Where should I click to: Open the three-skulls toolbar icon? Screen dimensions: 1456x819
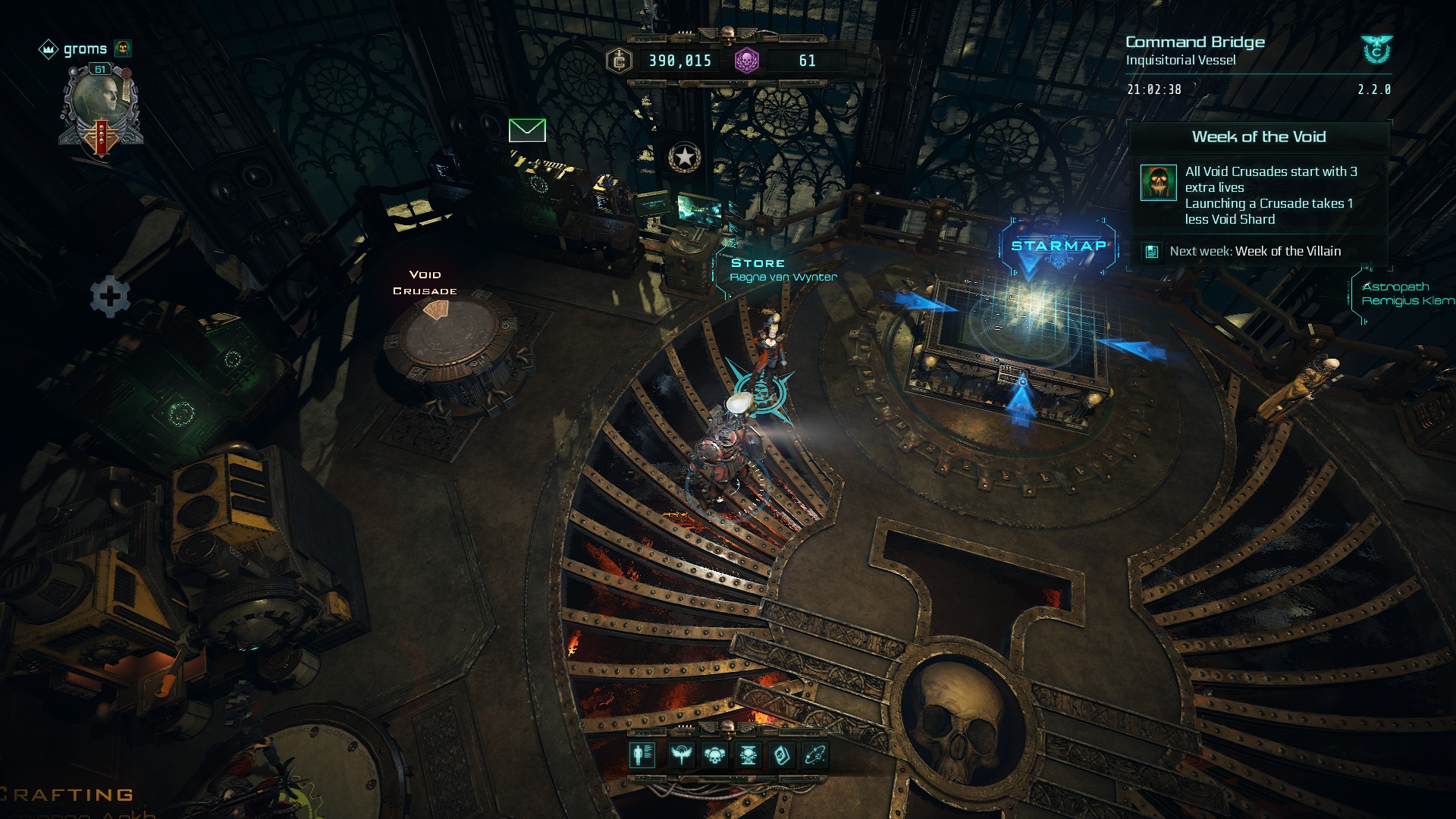click(714, 755)
